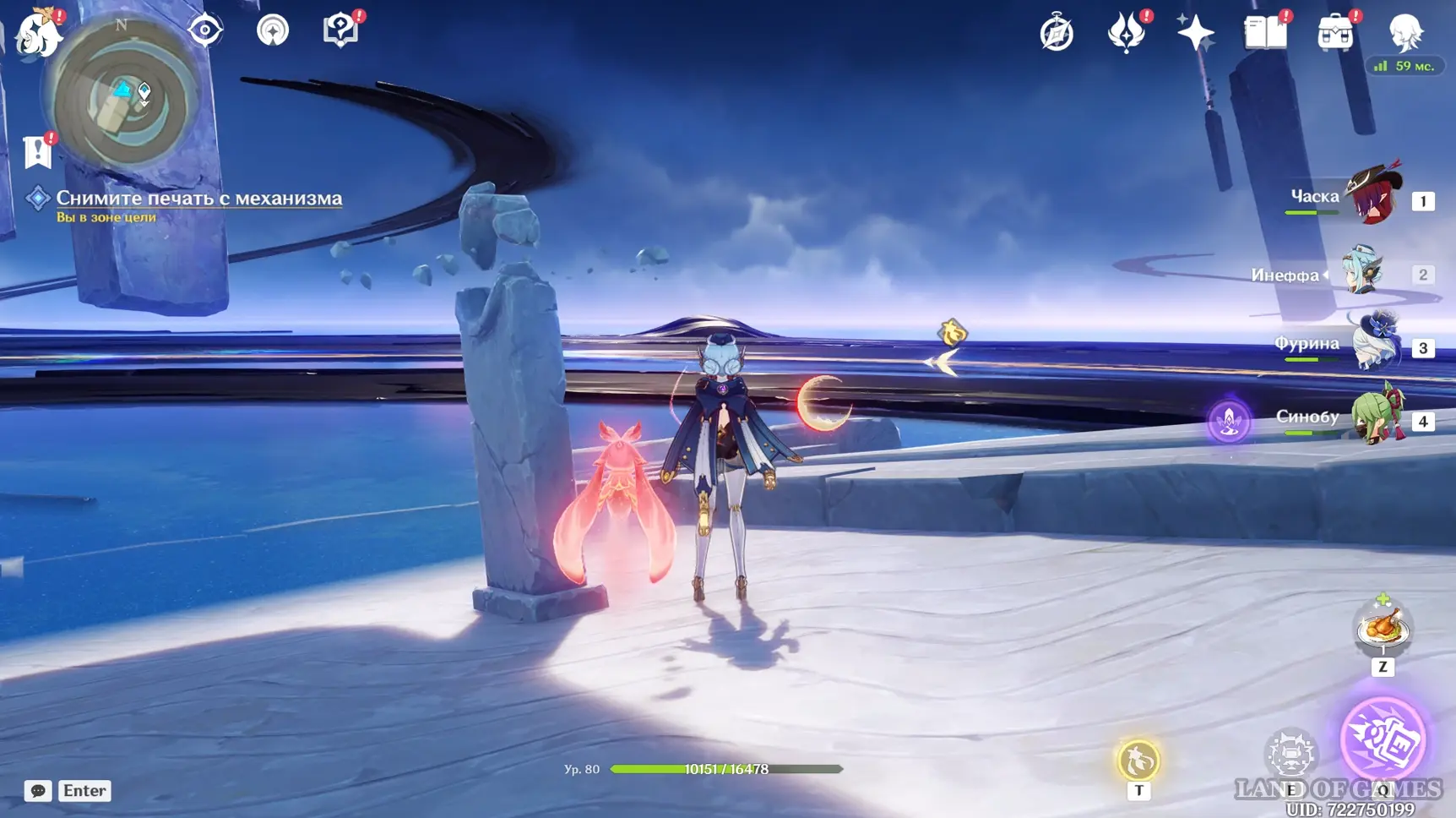Open the character profile head icon
This screenshot has height=818, width=1456.
point(1405,34)
